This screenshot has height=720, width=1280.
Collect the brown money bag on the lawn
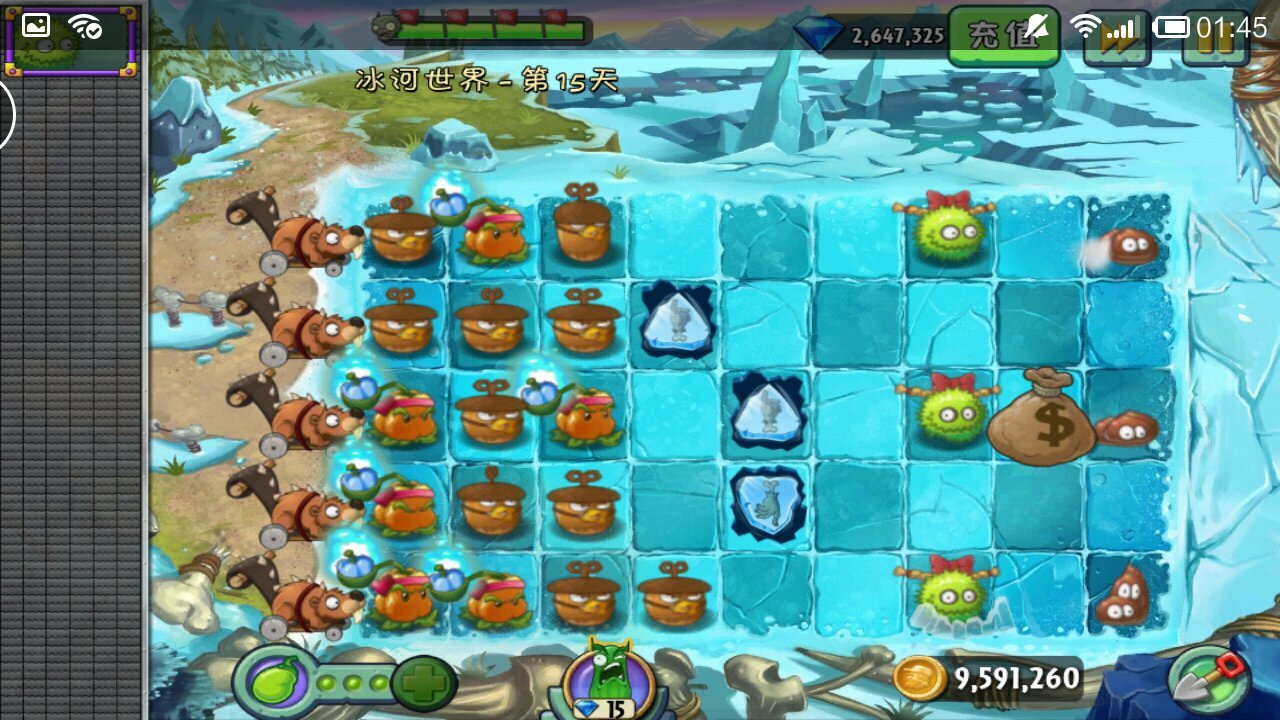point(1043,417)
